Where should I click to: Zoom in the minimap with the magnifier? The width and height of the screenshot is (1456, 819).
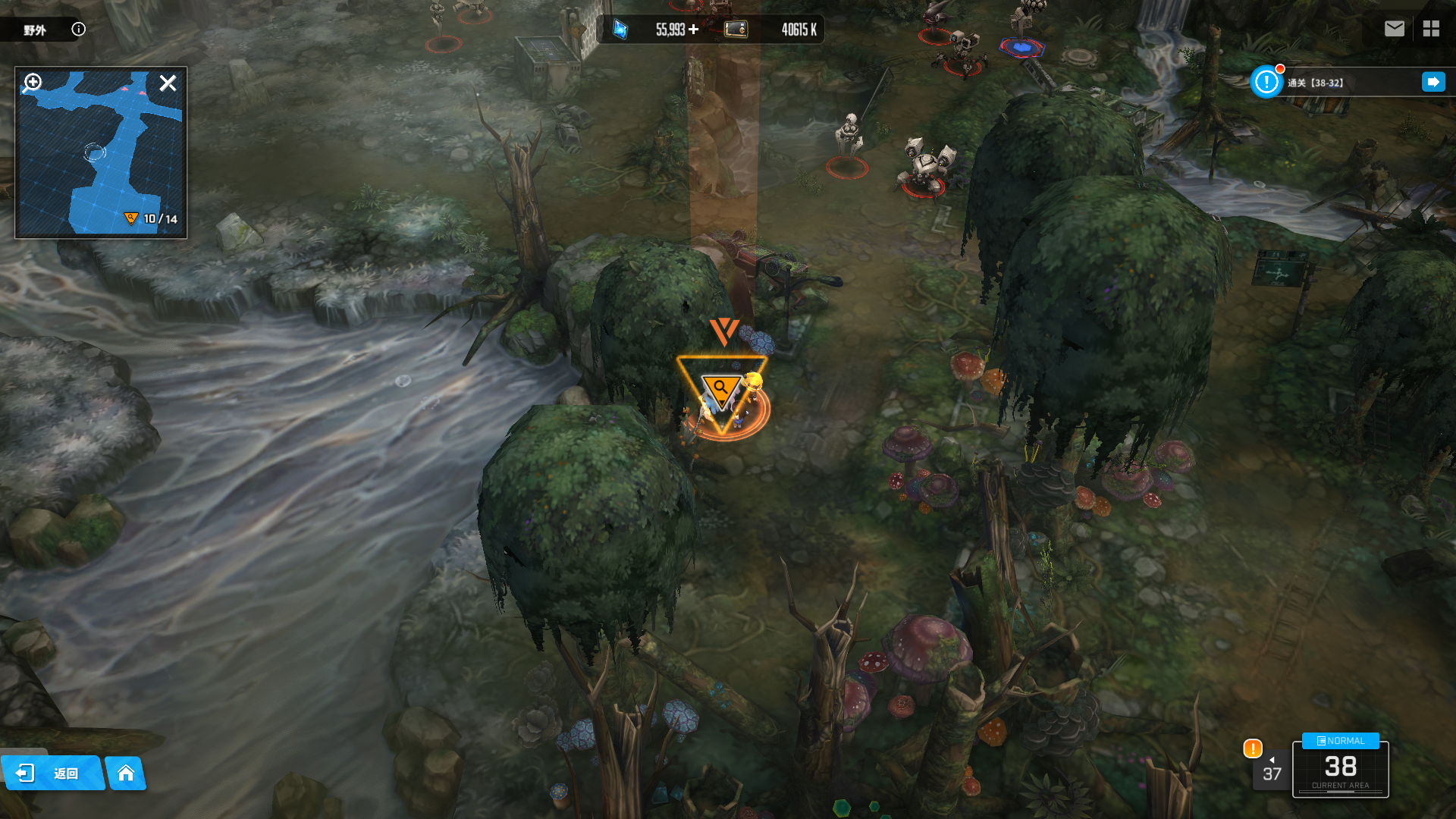point(32,82)
